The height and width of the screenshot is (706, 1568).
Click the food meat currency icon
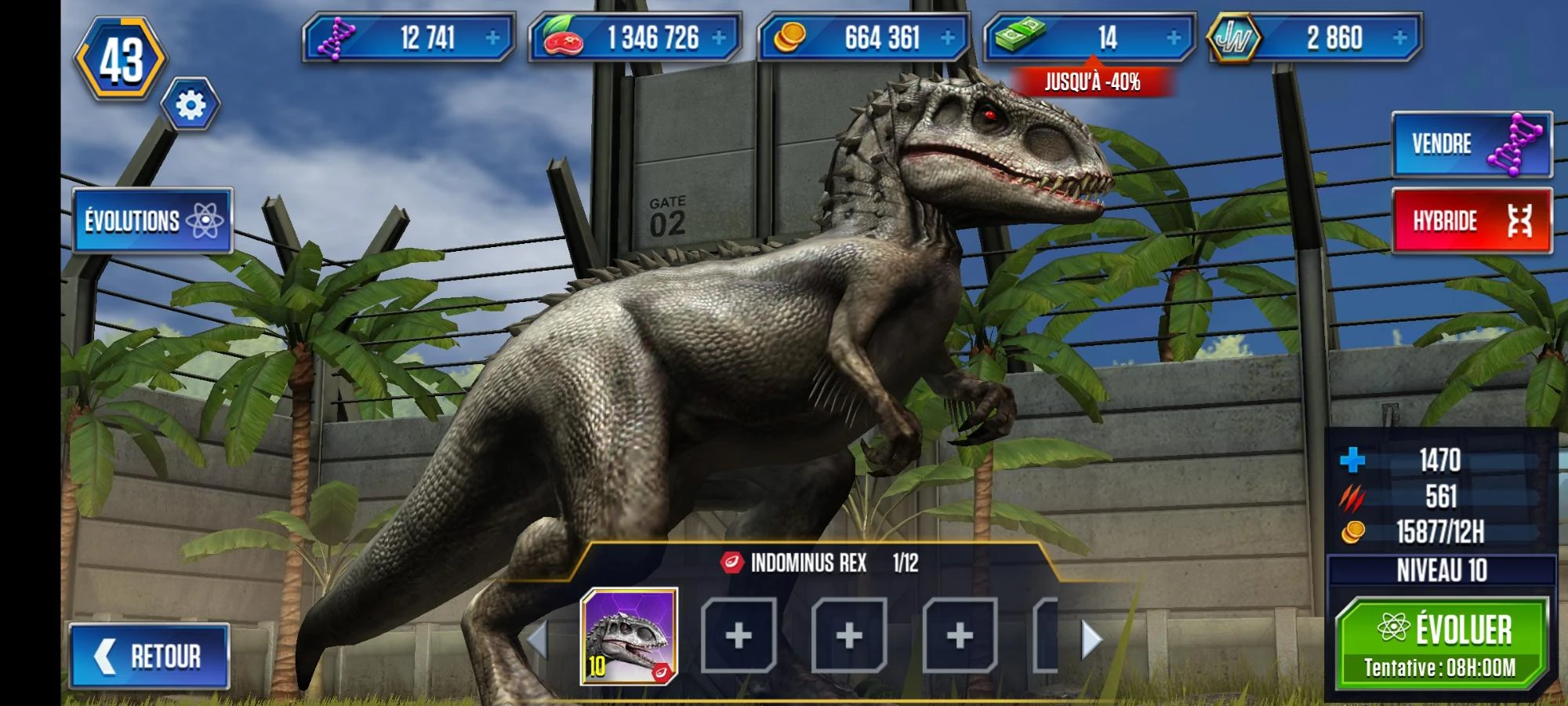(563, 35)
